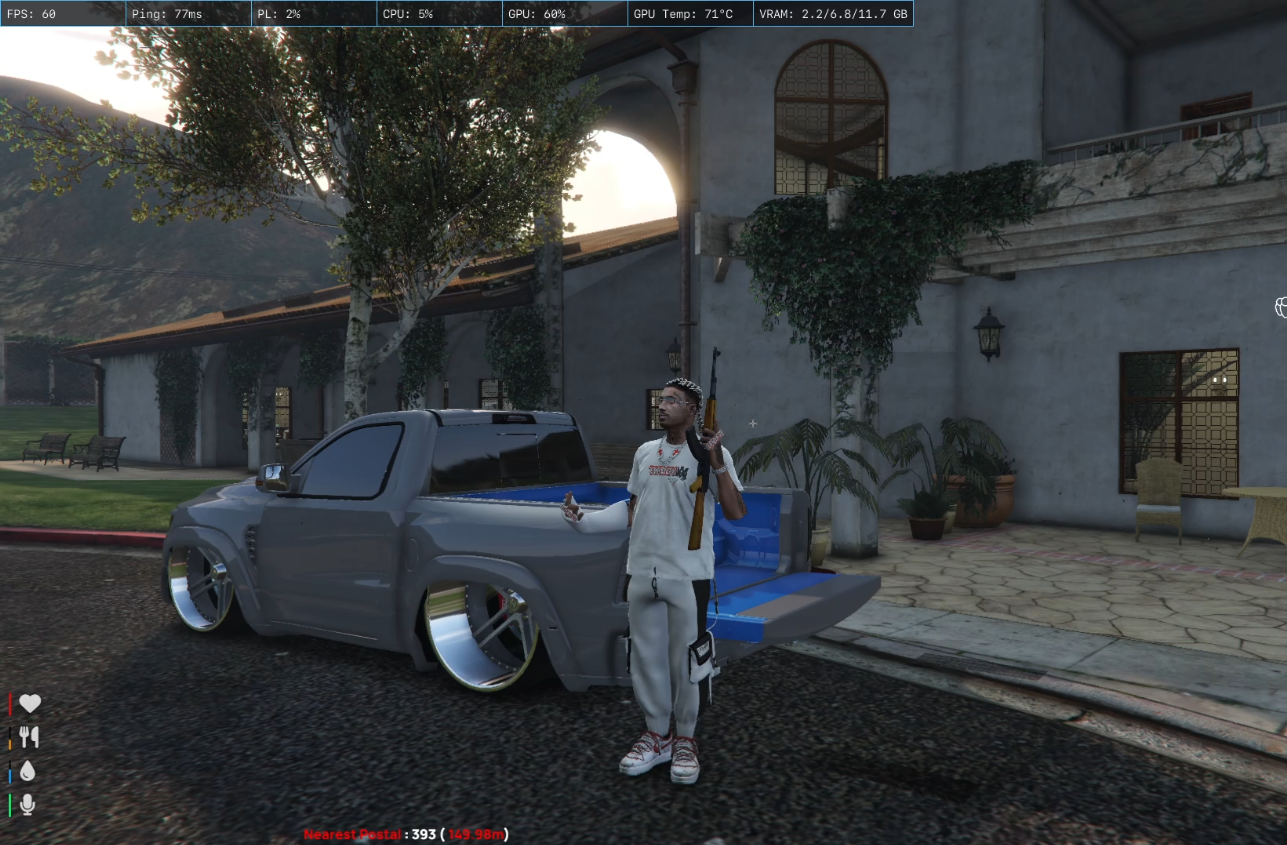This screenshot has height=845, width=1287.
Task: Click the water drop thirst icon
Action: tap(28, 771)
